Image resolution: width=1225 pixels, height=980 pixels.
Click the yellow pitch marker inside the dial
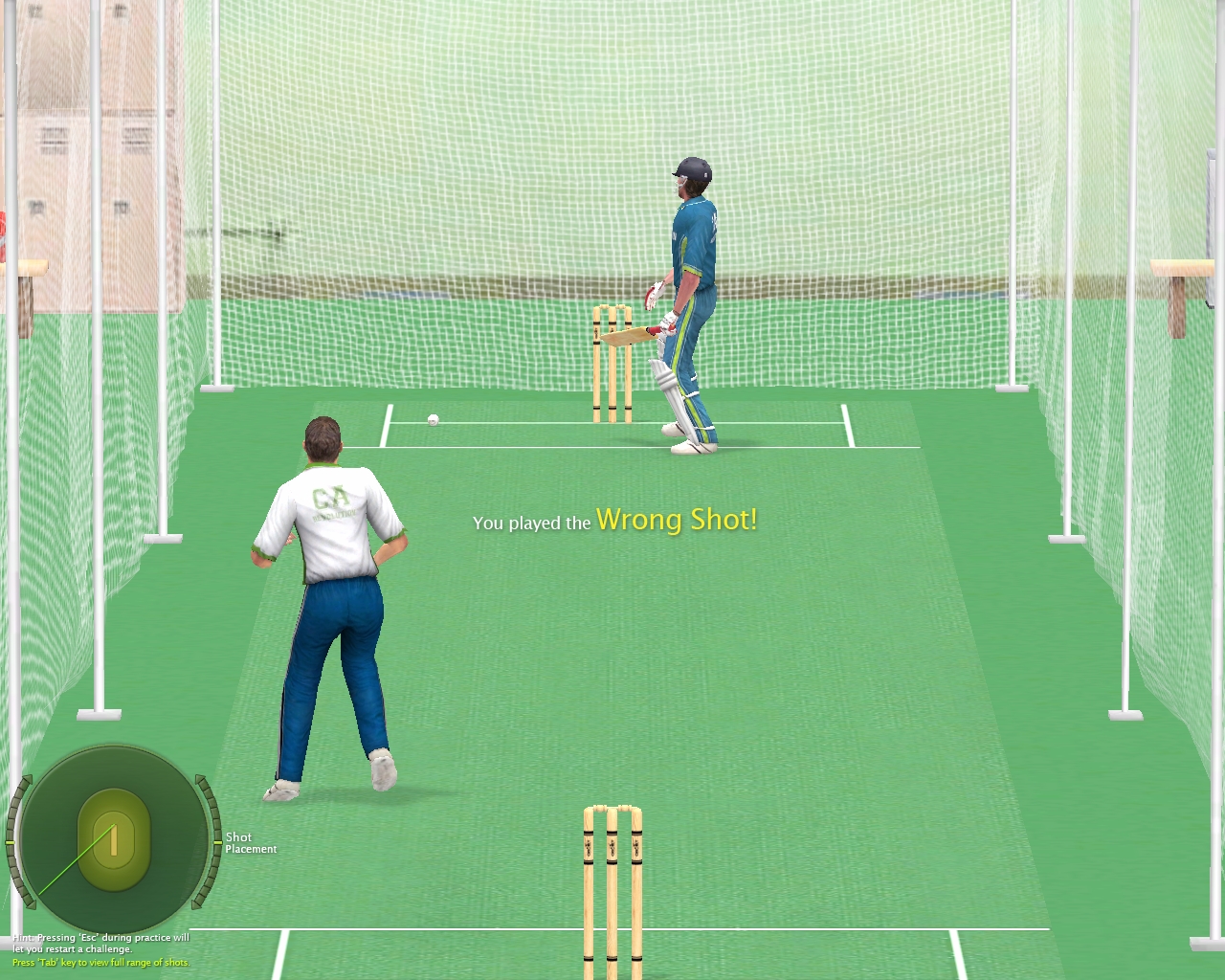[x=114, y=840]
